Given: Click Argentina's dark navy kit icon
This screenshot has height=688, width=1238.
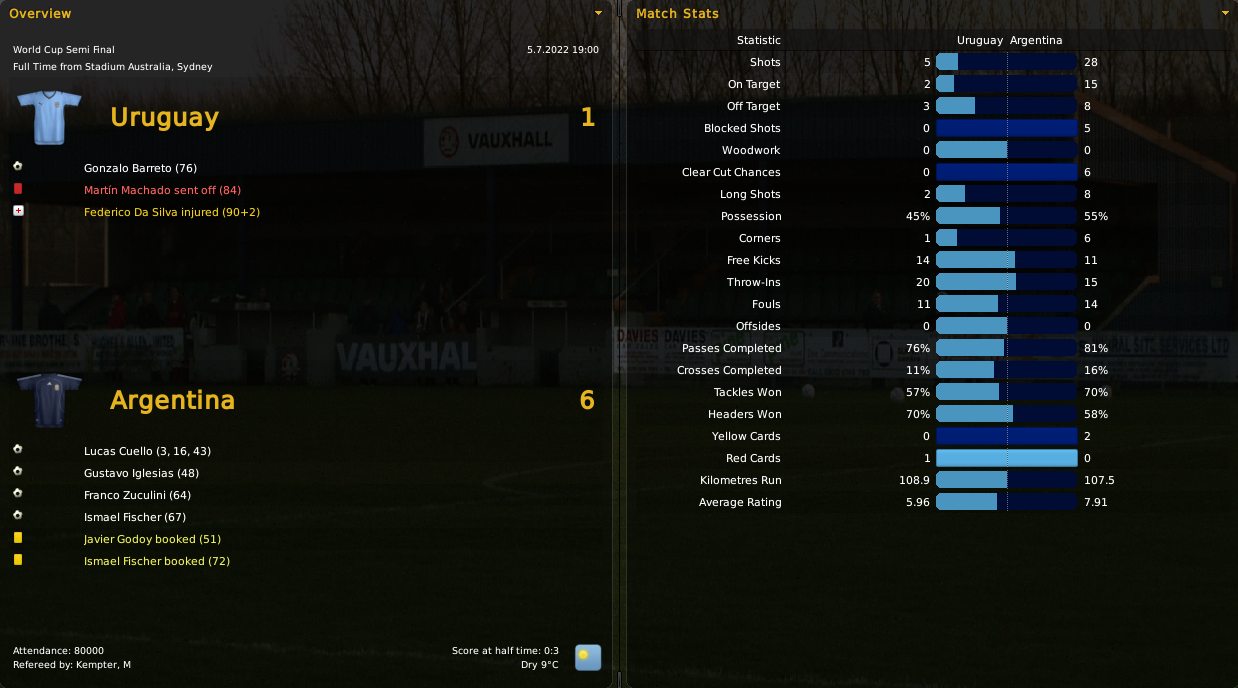Looking at the screenshot, I should tap(49, 400).
